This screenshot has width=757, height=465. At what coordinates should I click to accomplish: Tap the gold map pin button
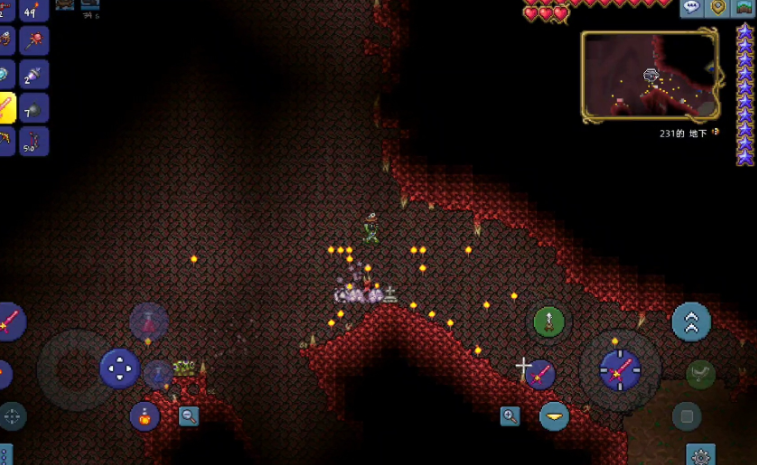(718, 8)
